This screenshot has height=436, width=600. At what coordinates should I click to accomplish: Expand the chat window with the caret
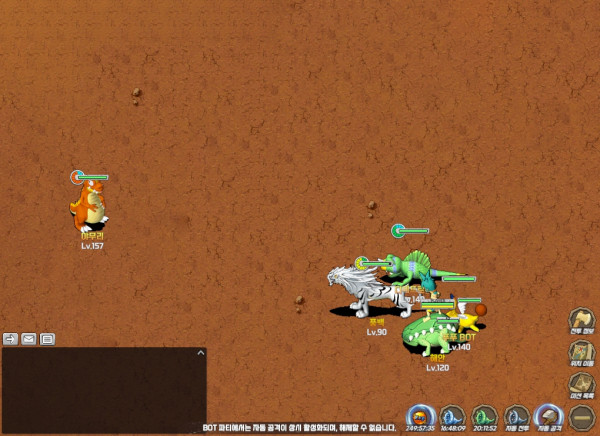(199, 353)
